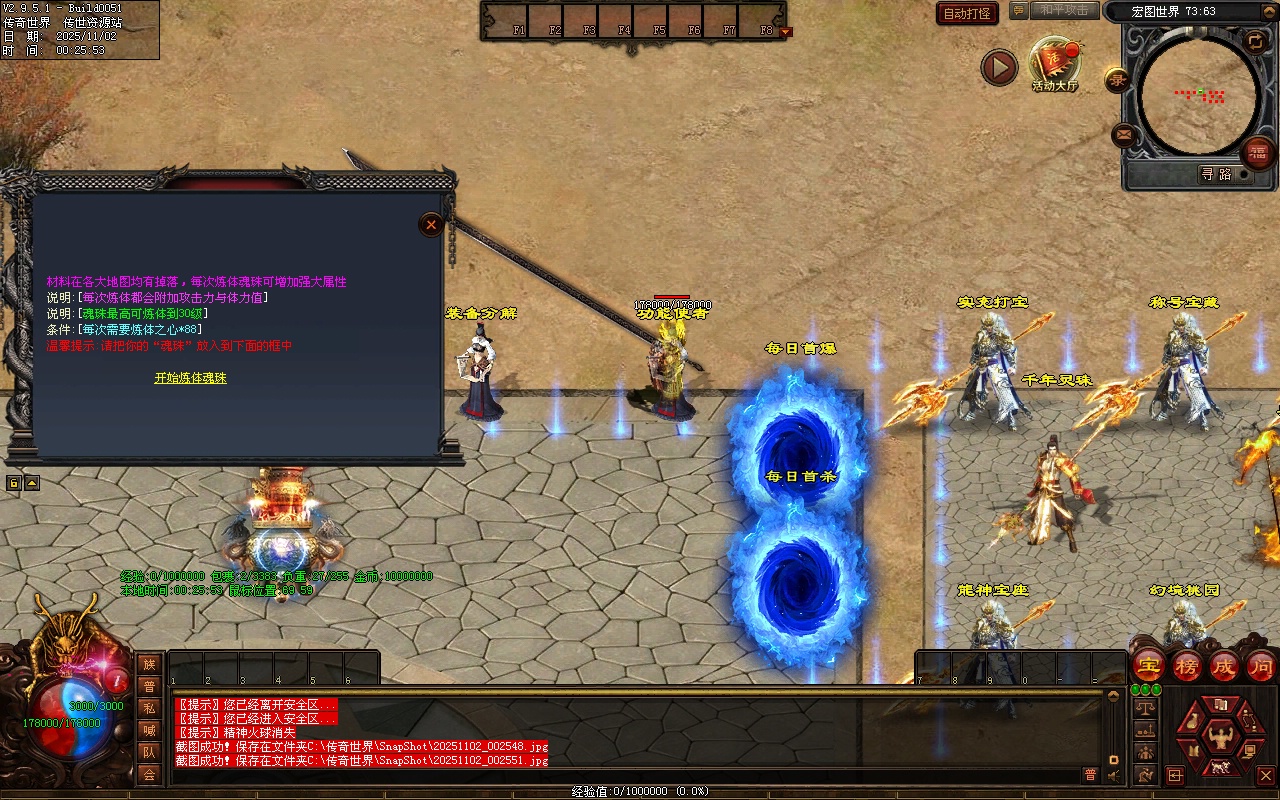The height and width of the screenshot is (800, 1280).
Task: Switch chat to the 私 private channel
Action: pos(149,709)
